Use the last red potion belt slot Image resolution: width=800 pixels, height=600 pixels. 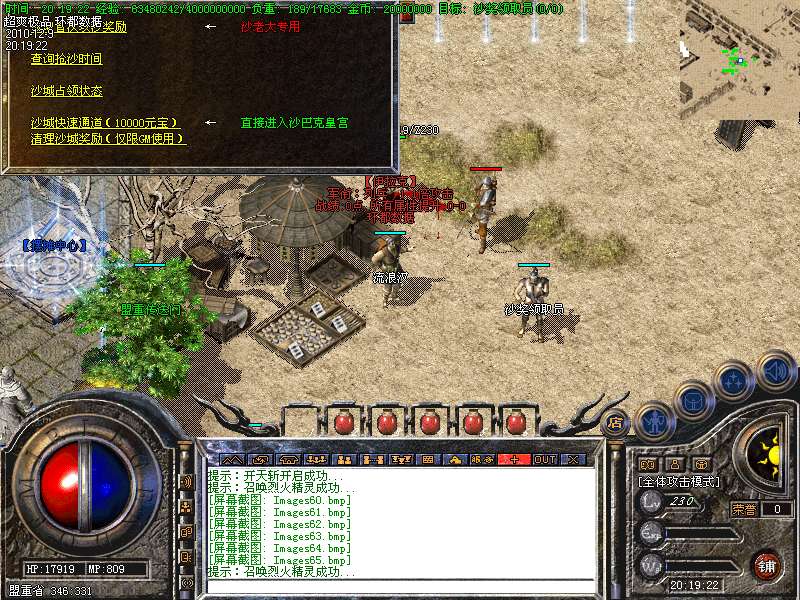517,422
